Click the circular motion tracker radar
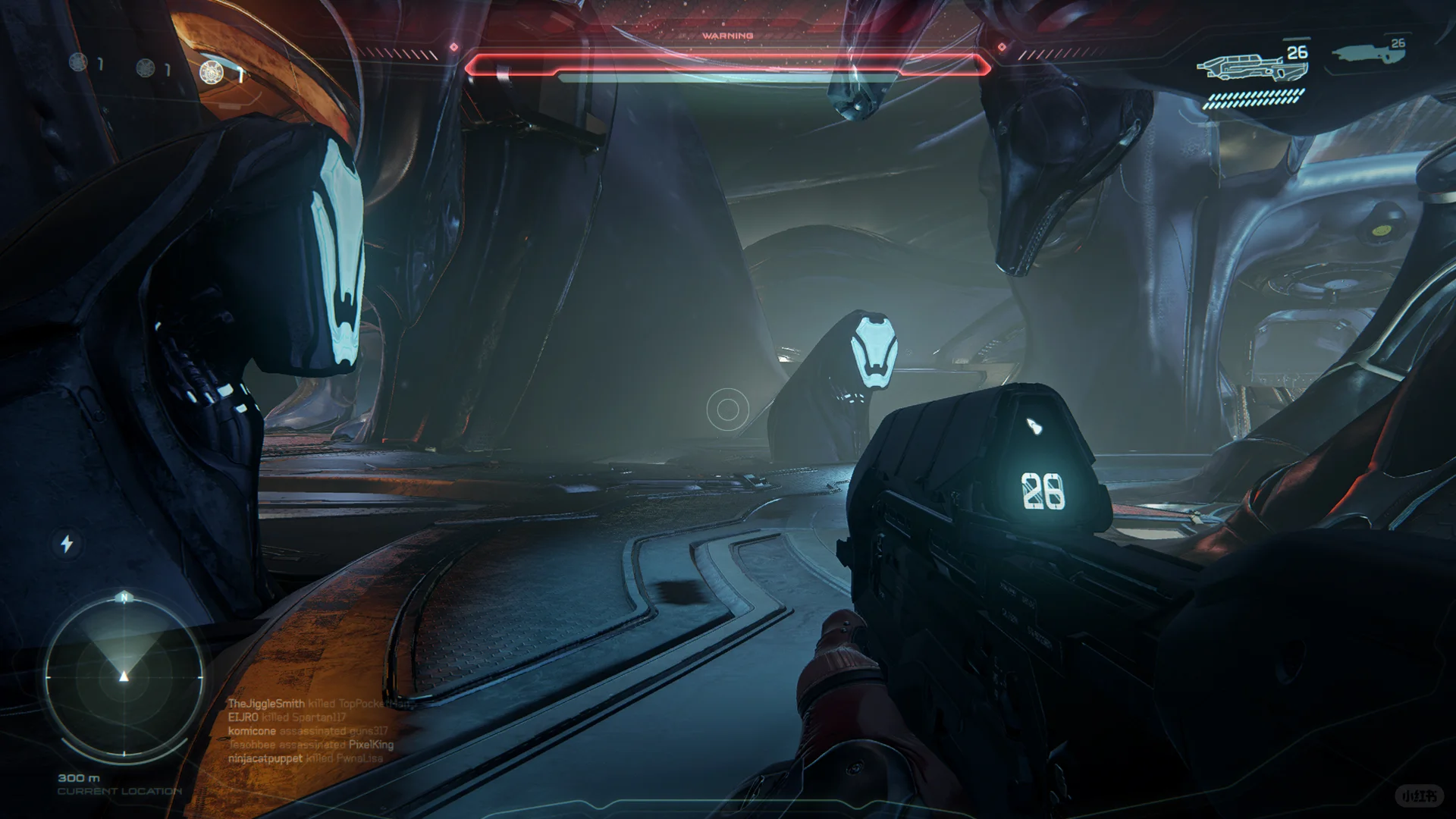This screenshot has height=819, width=1456. point(124,676)
